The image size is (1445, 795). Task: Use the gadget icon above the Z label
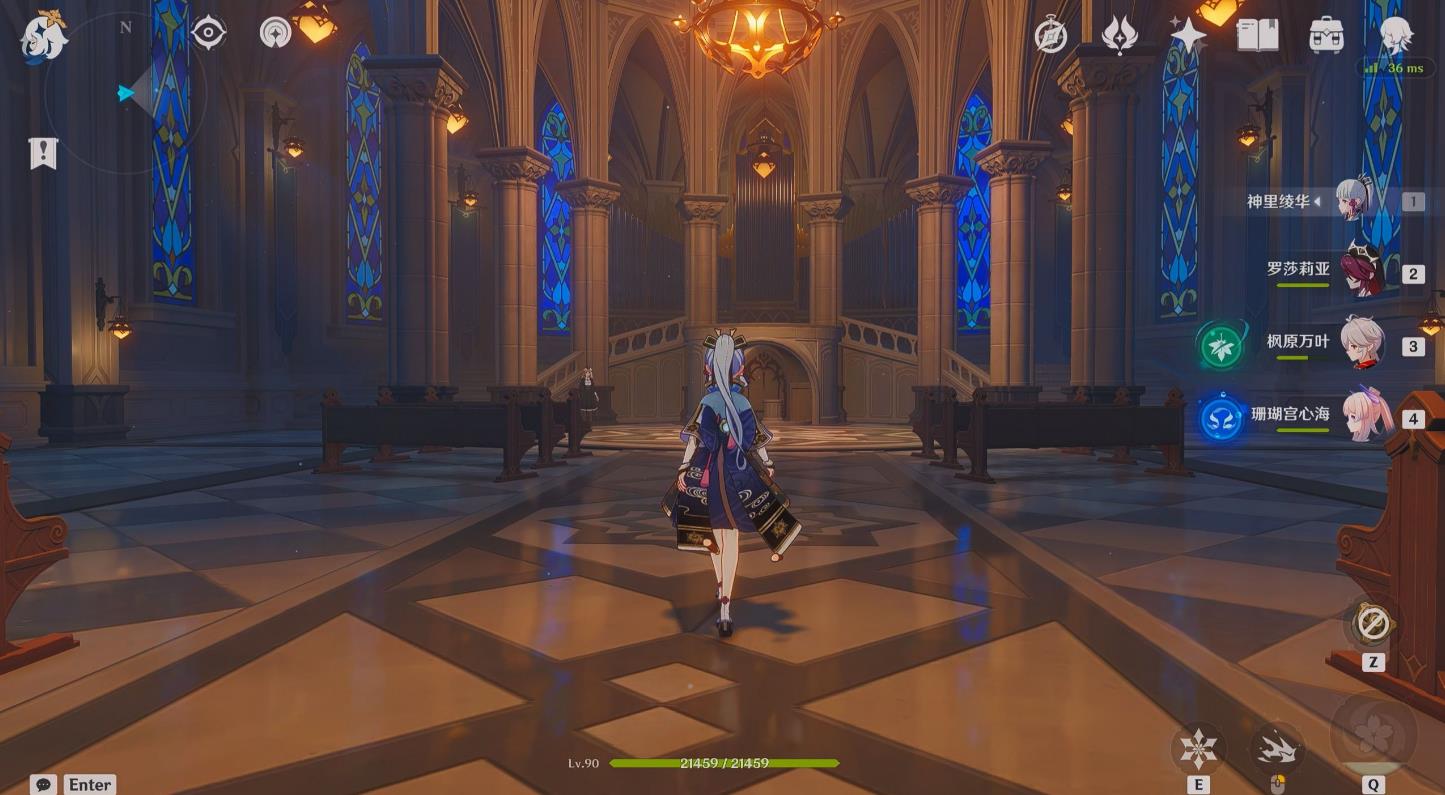1372,624
